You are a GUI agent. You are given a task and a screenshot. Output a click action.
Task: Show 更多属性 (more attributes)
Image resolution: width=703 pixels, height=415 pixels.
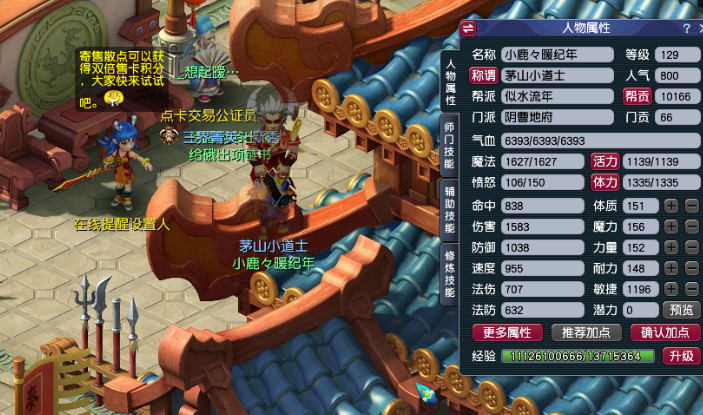[x=506, y=332]
